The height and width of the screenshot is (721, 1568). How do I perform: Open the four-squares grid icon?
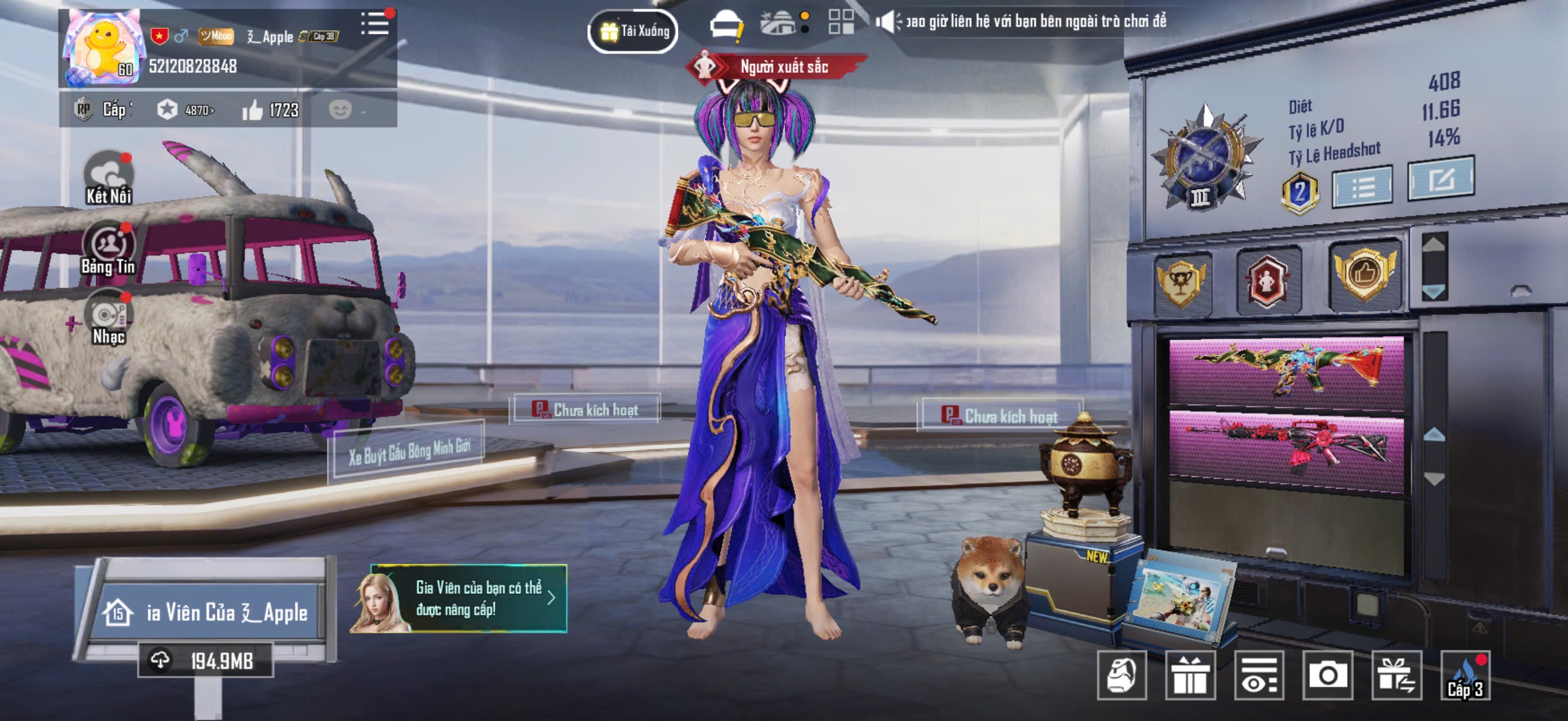[841, 23]
